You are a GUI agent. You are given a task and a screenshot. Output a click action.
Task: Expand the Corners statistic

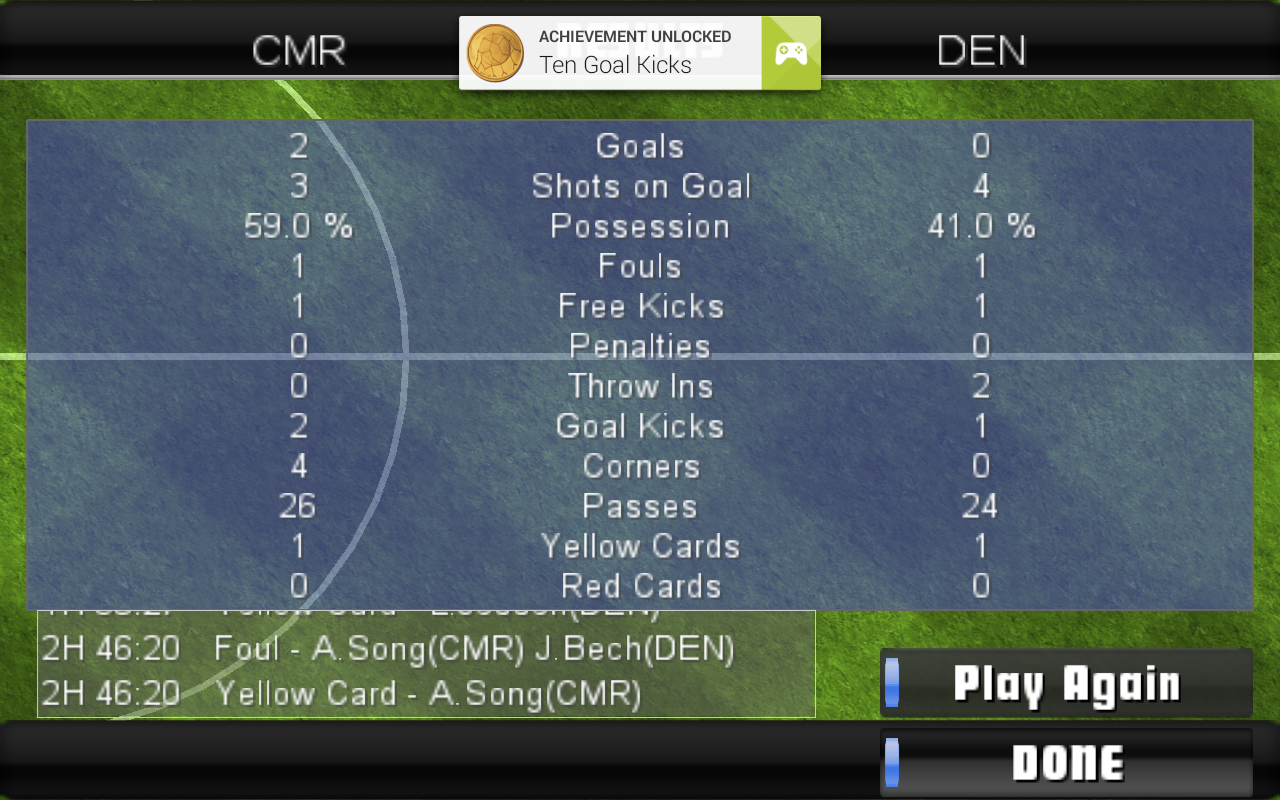(x=640, y=466)
